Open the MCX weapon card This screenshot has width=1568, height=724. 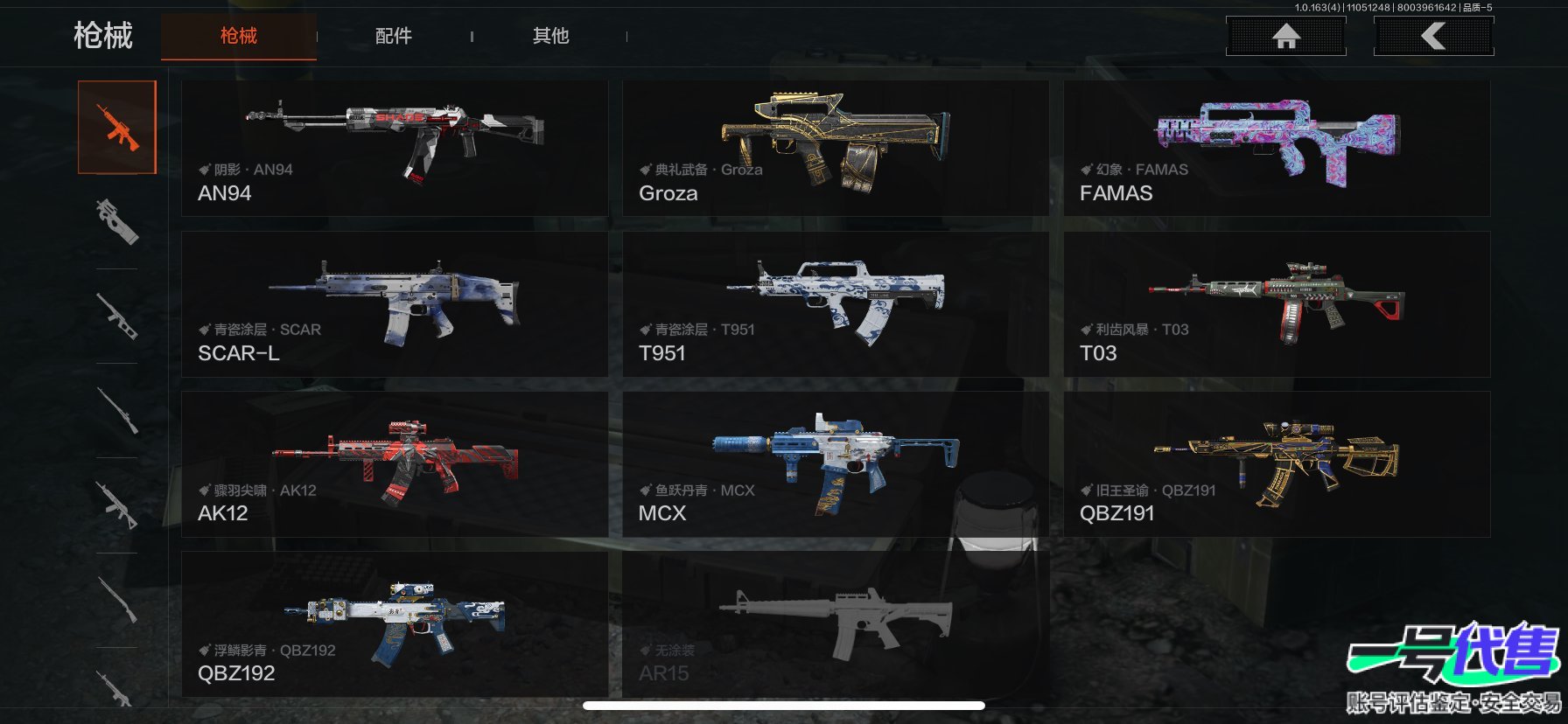[835, 464]
